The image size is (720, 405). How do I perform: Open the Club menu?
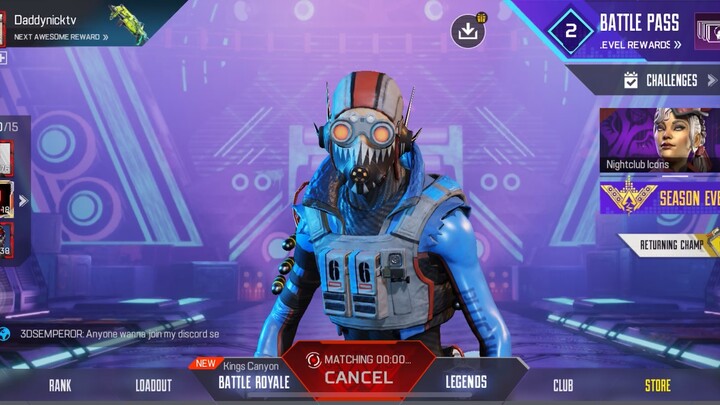(563, 385)
